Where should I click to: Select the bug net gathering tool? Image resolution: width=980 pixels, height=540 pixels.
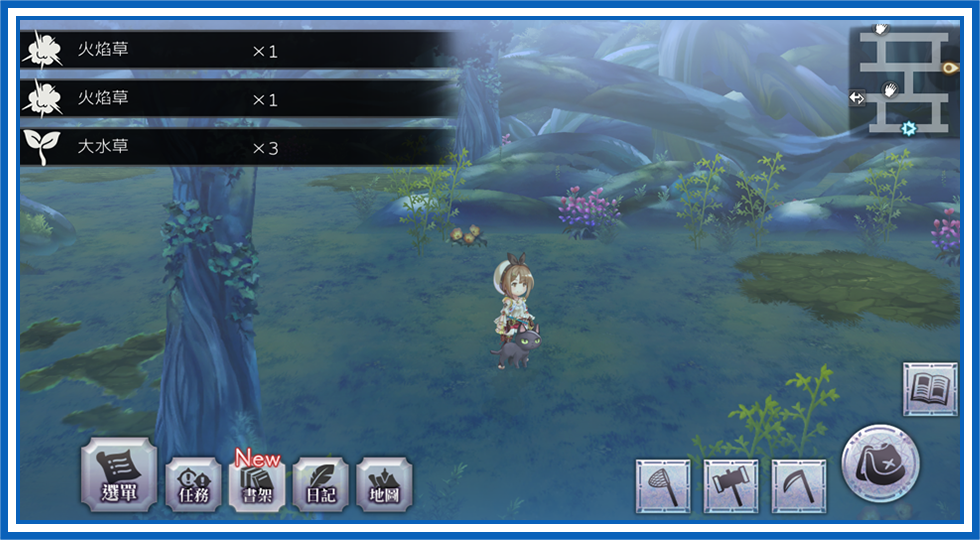662,486
